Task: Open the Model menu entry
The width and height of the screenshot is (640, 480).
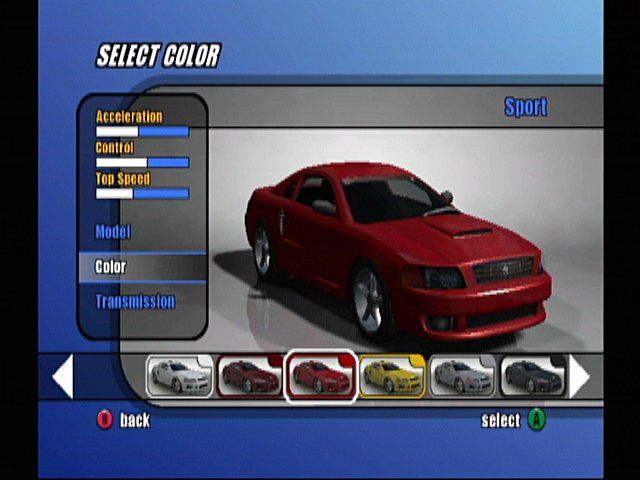Action: (x=113, y=232)
